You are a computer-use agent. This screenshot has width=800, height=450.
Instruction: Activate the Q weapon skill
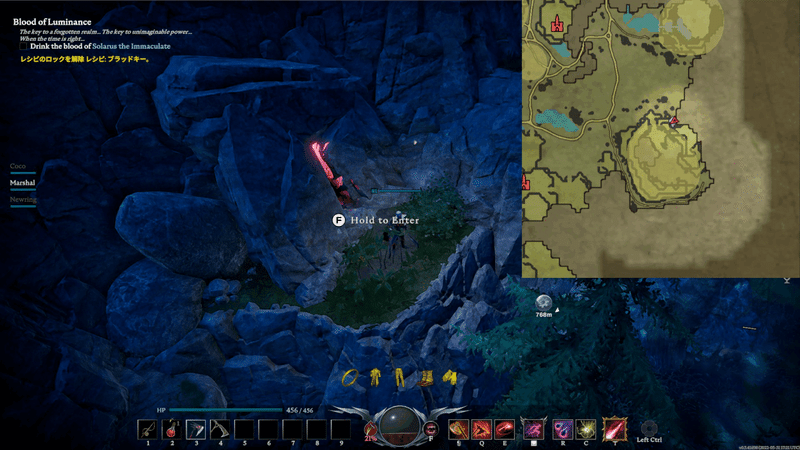[482, 429]
